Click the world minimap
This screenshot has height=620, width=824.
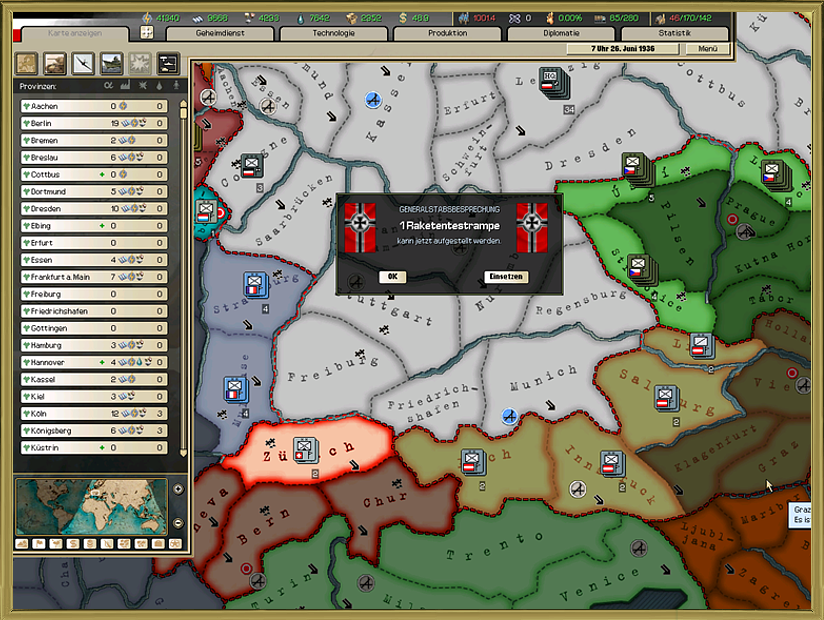pyautogui.click(x=91, y=507)
